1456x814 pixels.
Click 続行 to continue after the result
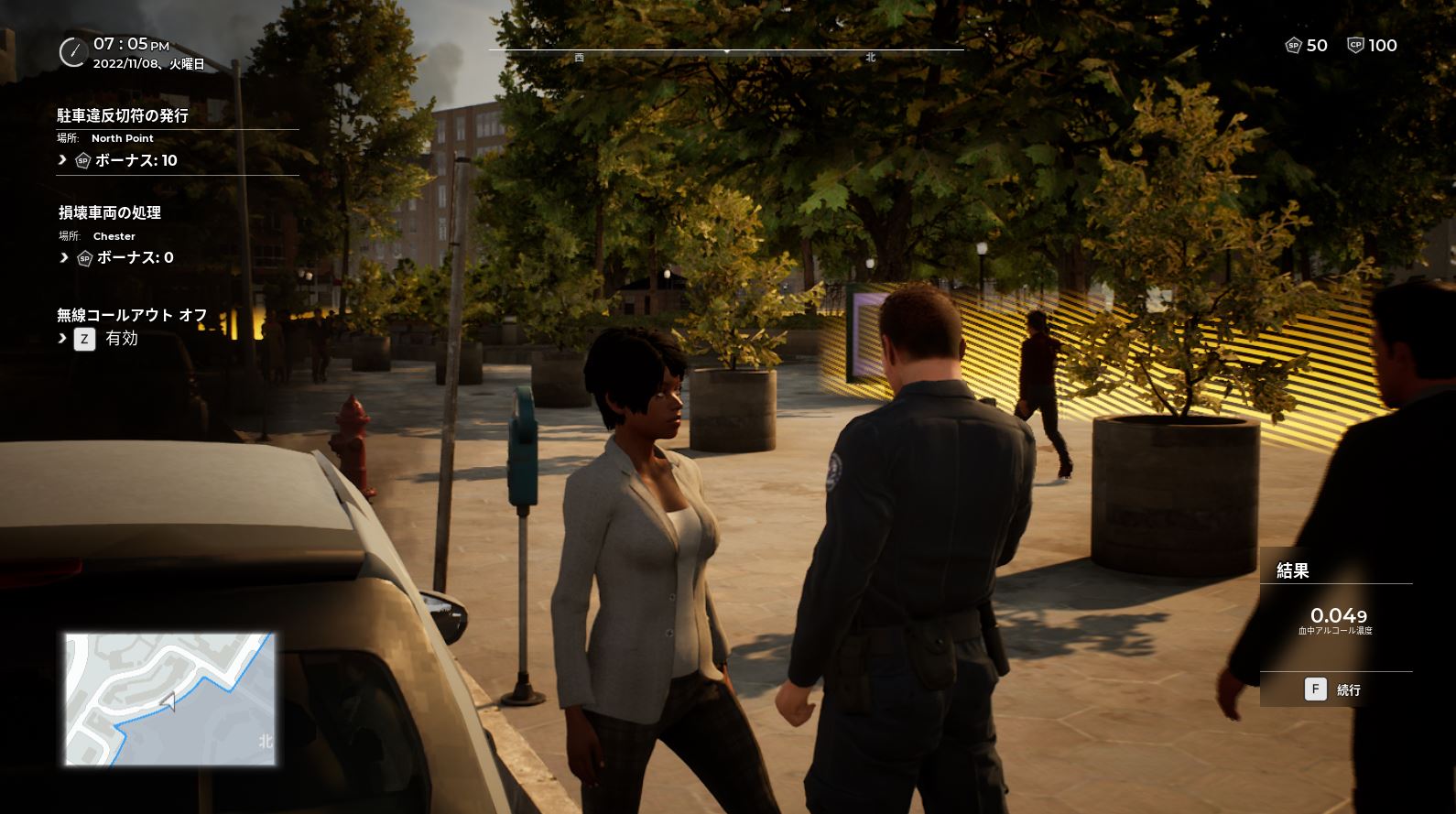[1335, 689]
